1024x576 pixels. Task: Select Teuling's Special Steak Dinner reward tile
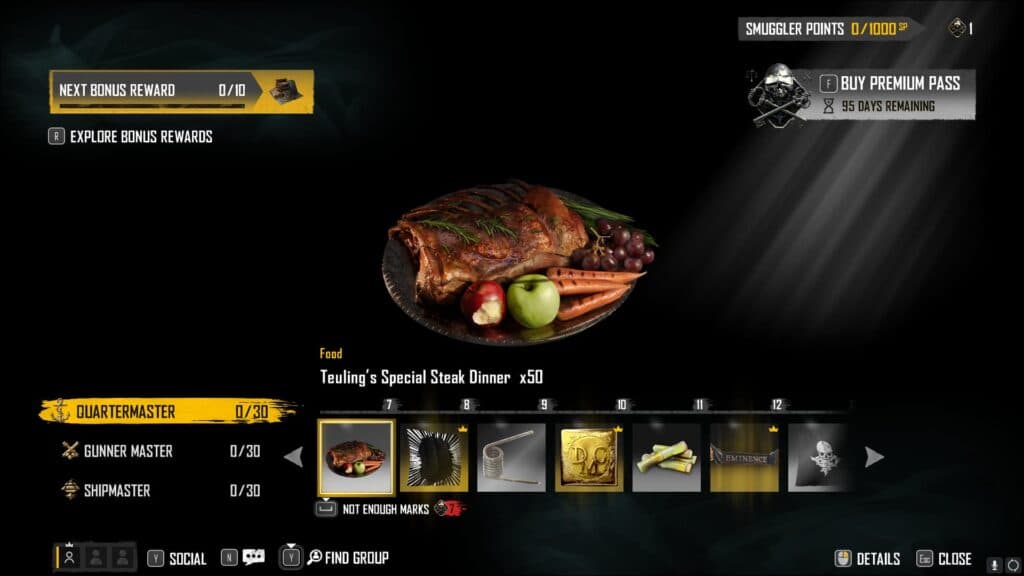coord(356,457)
